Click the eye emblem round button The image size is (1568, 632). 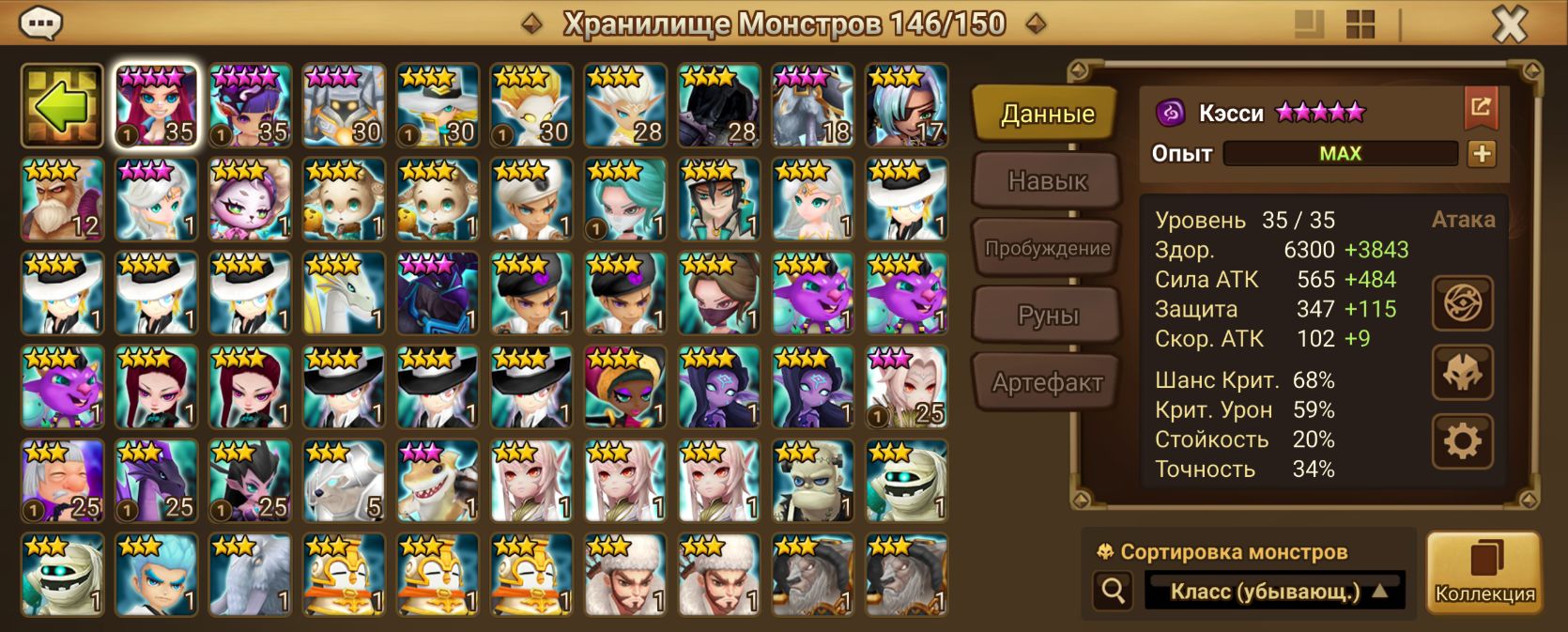pyautogui.click(x=1462, y=303)
